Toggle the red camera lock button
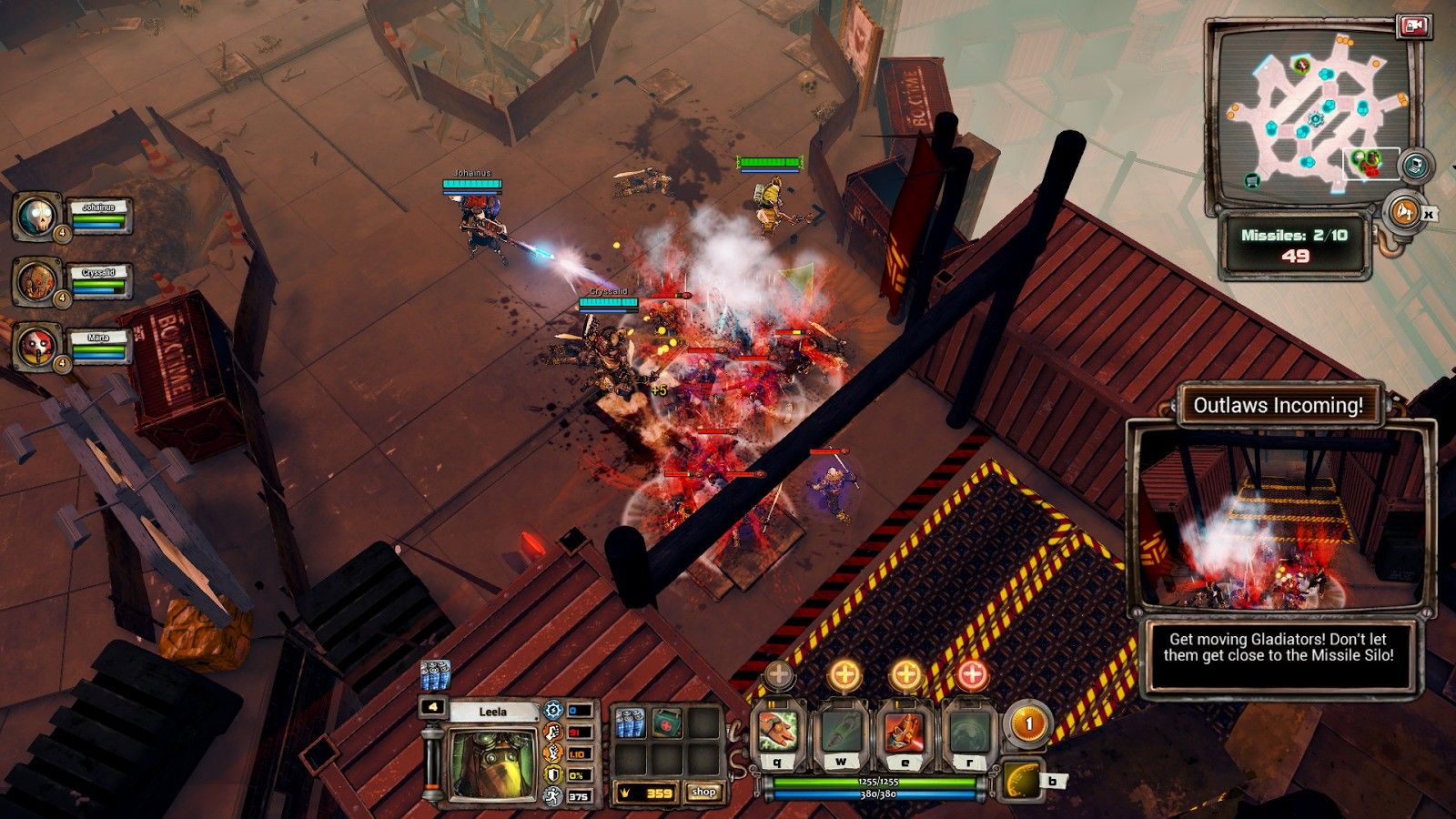 [x=1413, y=26]
